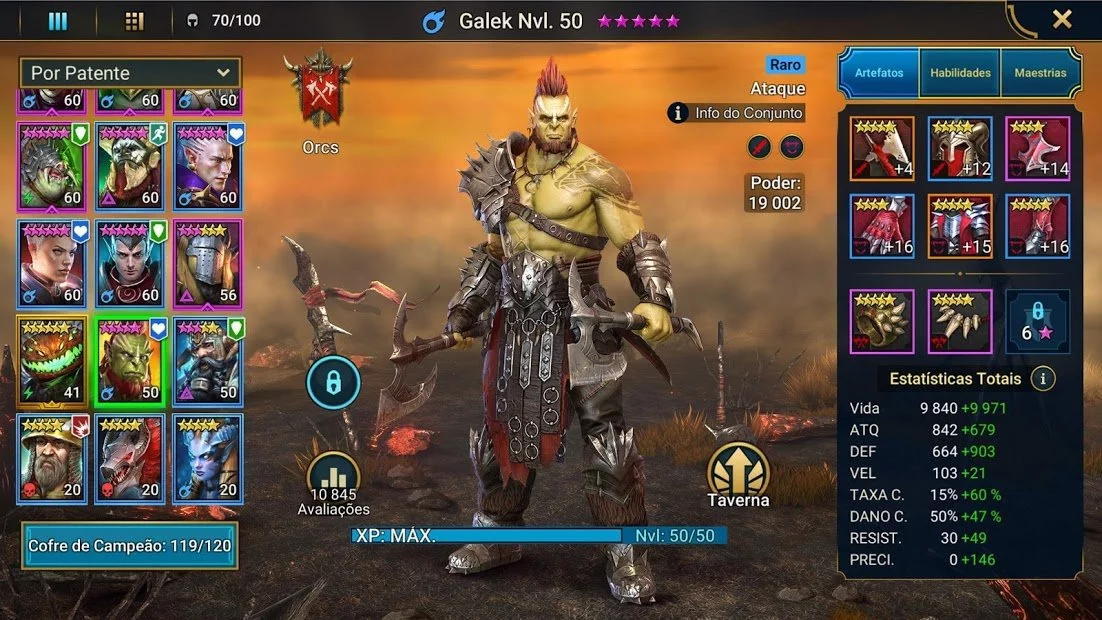
Task: Open the locked 6-star banner slot
Action: coord(1038,321)
